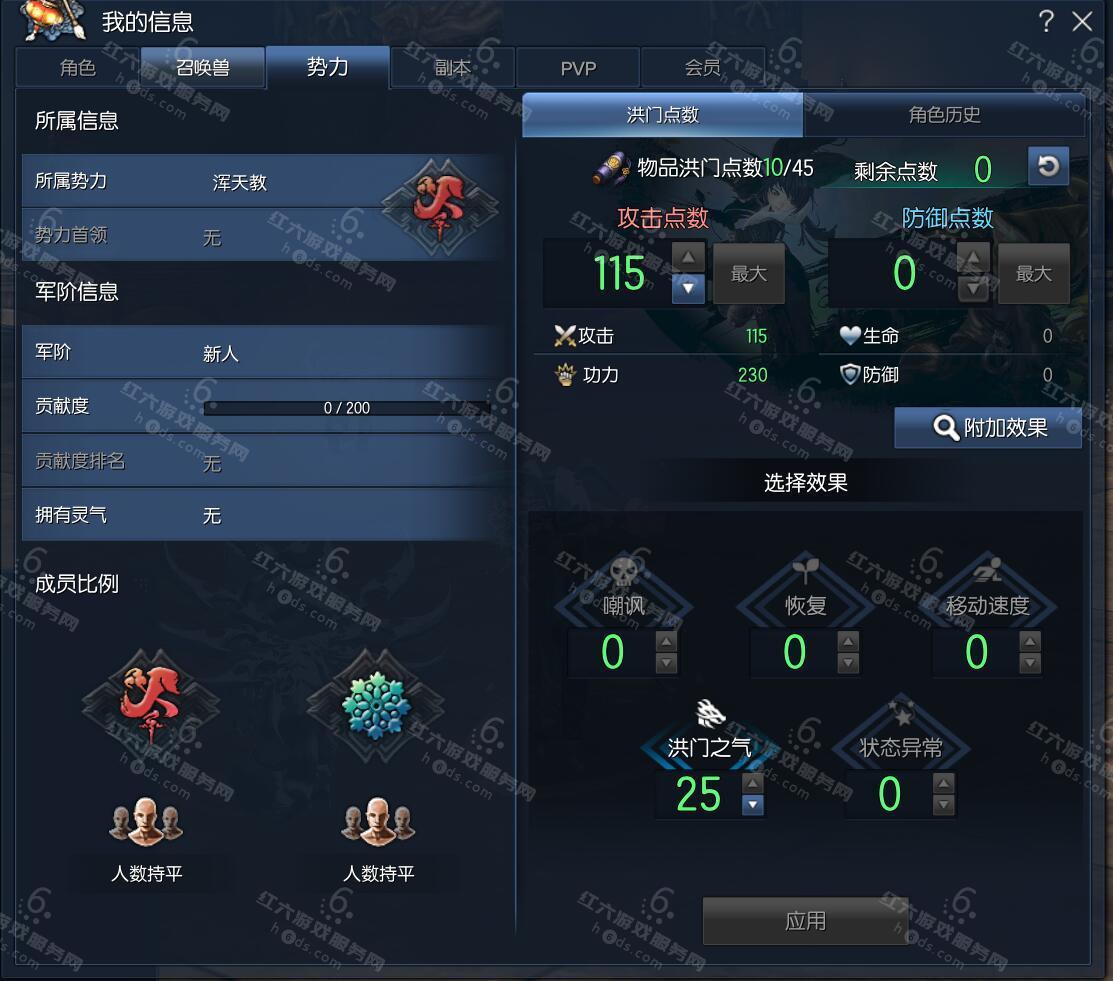The image size is (1113, 981).
Task: Raise the 移动速度 effect value
Action: click(x=1030, y=641)
